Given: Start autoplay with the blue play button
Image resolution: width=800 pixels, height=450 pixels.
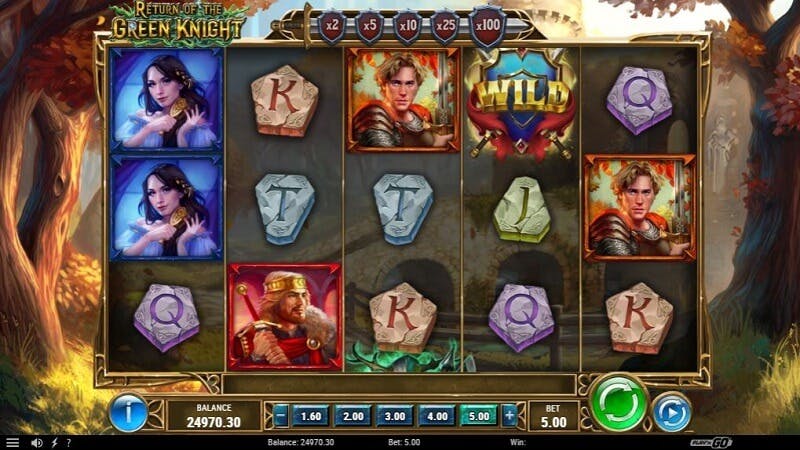Looking at the screenshot, I should coord(671,412).
